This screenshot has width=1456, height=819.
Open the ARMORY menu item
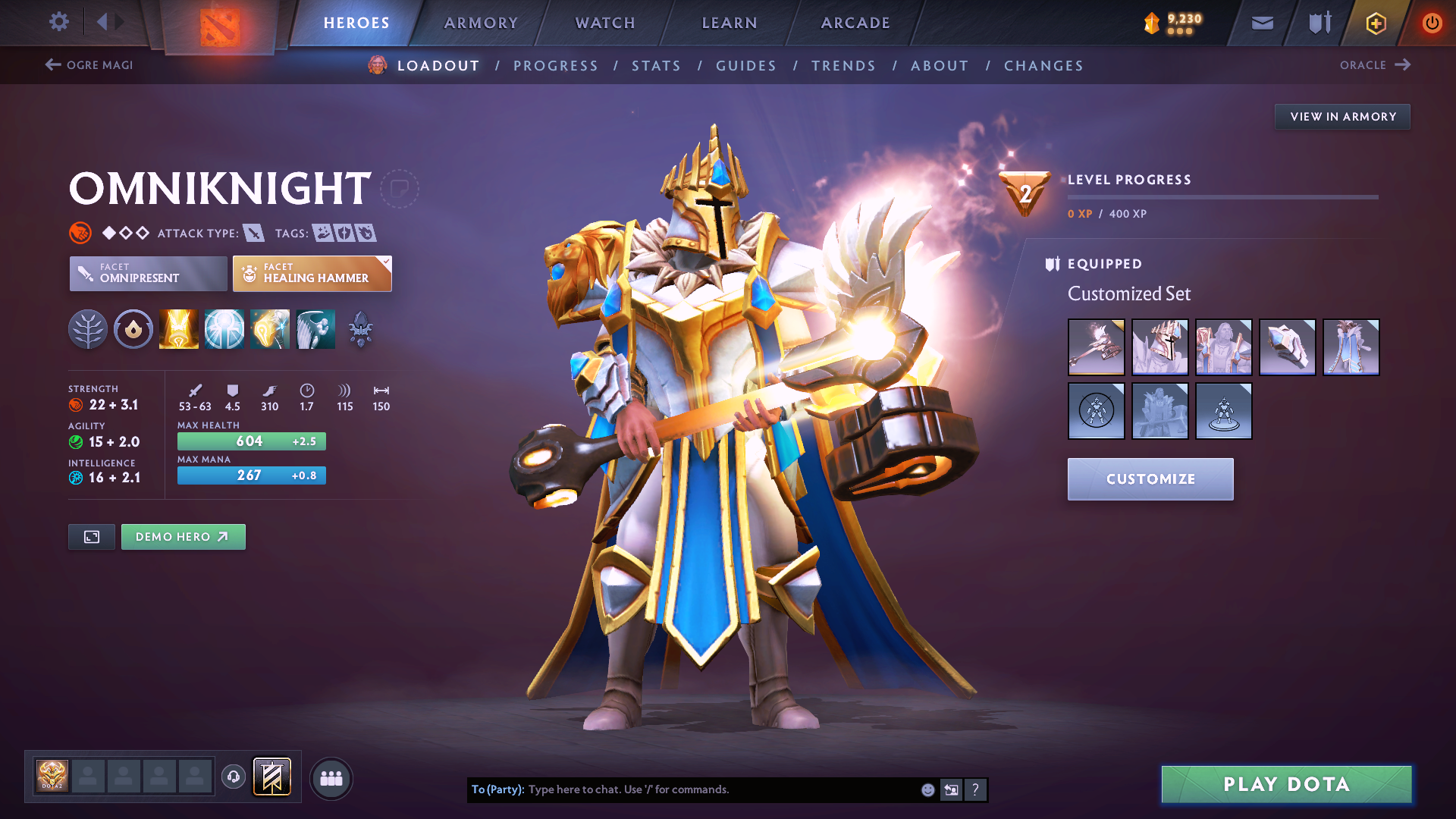pyautogui.click(x=481, y=23)
